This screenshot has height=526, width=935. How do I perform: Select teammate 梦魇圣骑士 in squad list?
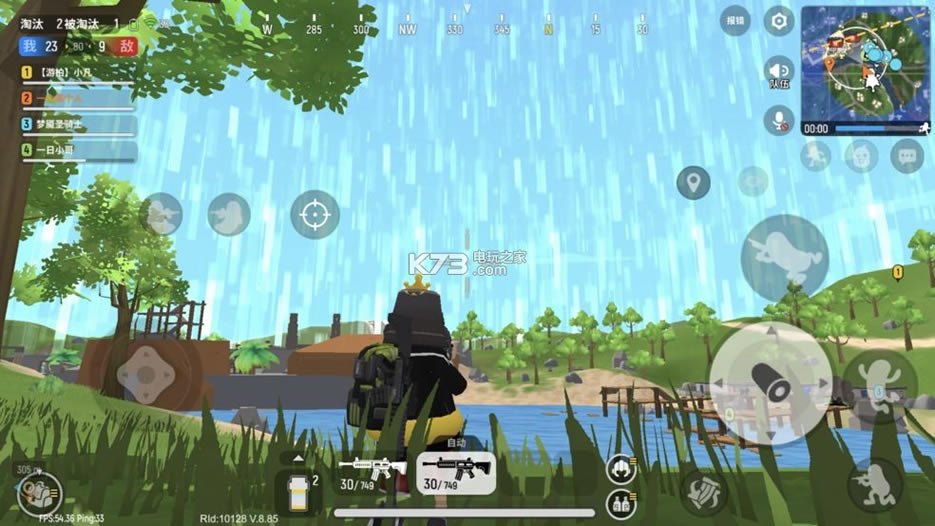78,124
